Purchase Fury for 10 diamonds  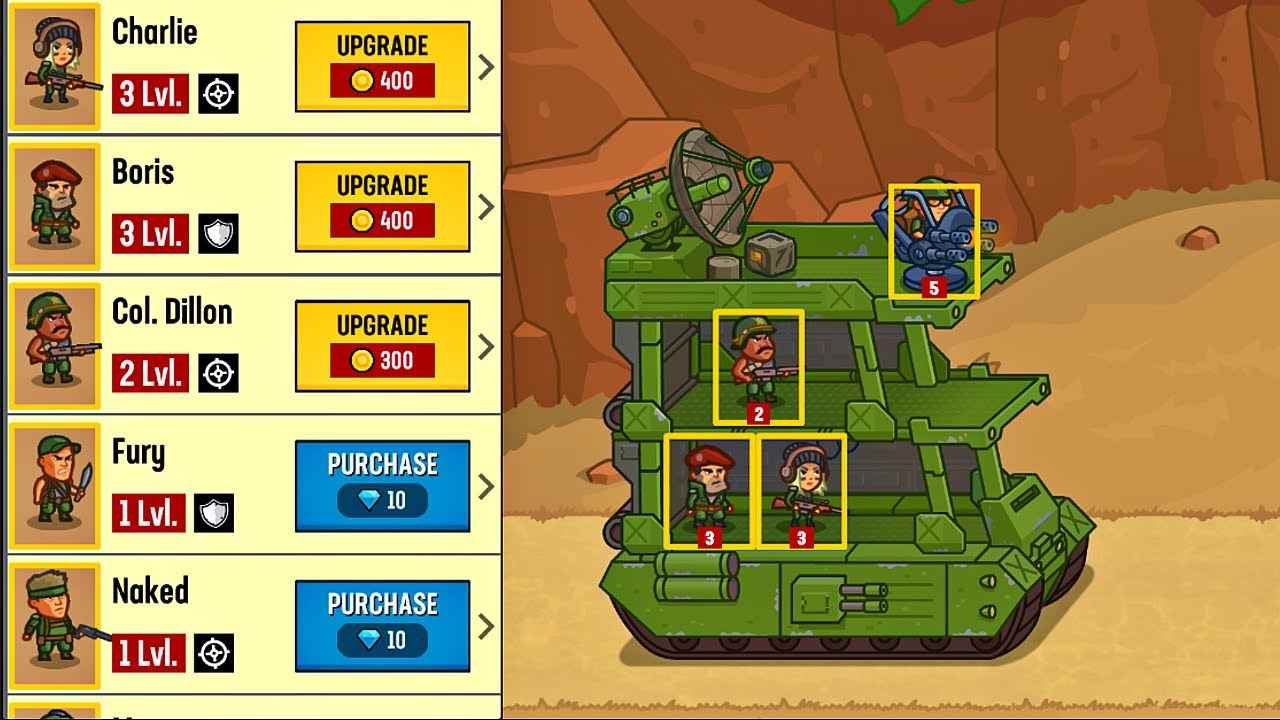coord(381,484)
